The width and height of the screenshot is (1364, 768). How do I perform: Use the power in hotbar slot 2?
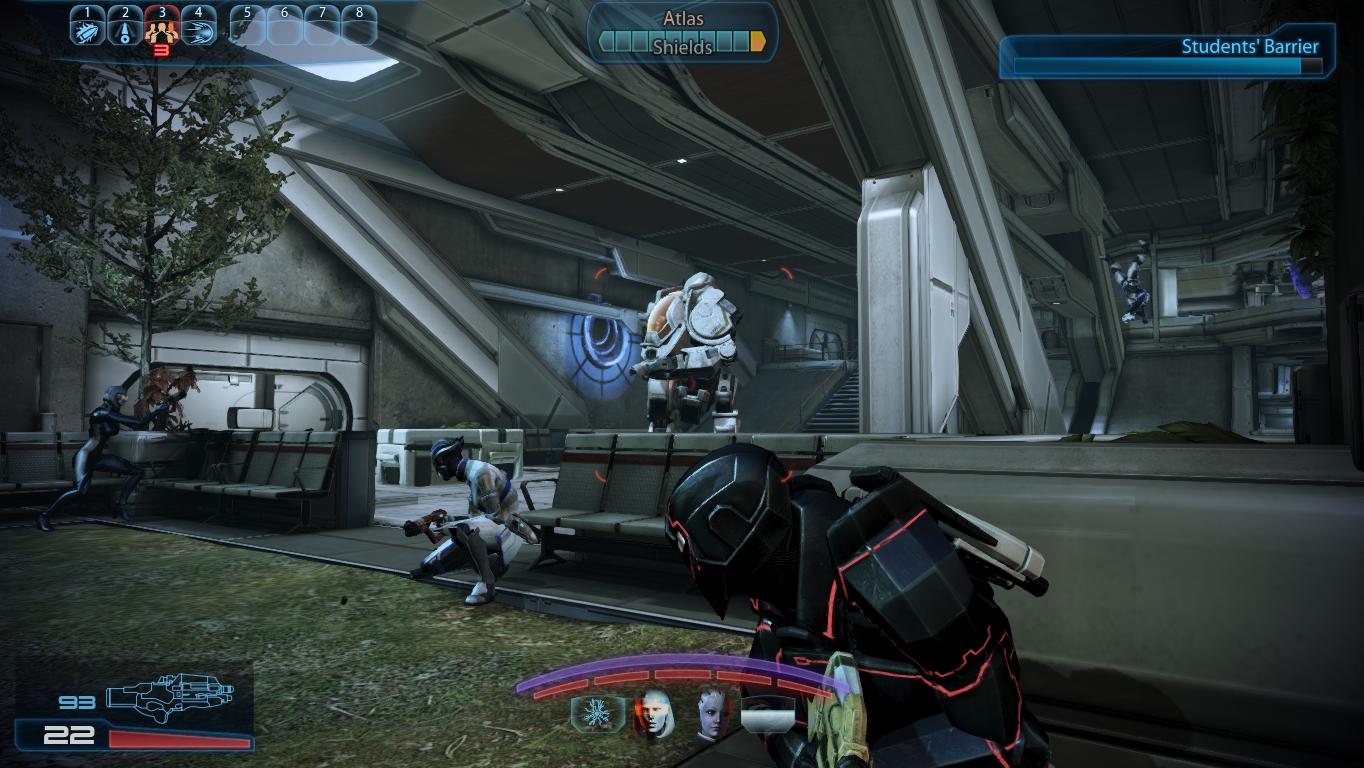point(124,27)
